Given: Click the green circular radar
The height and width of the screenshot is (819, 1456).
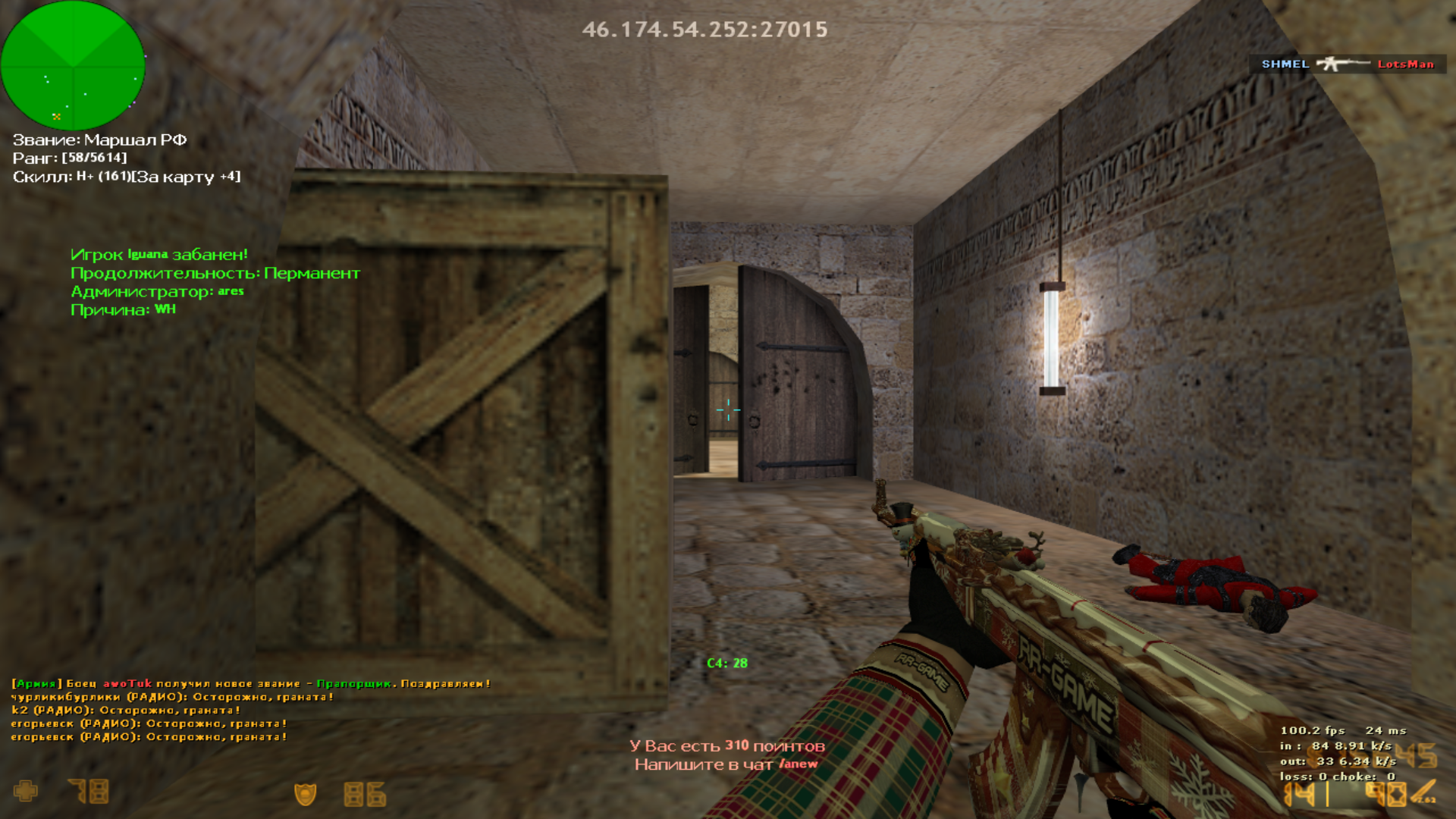Looking at the screenshot, I should (x=73, y=65).
